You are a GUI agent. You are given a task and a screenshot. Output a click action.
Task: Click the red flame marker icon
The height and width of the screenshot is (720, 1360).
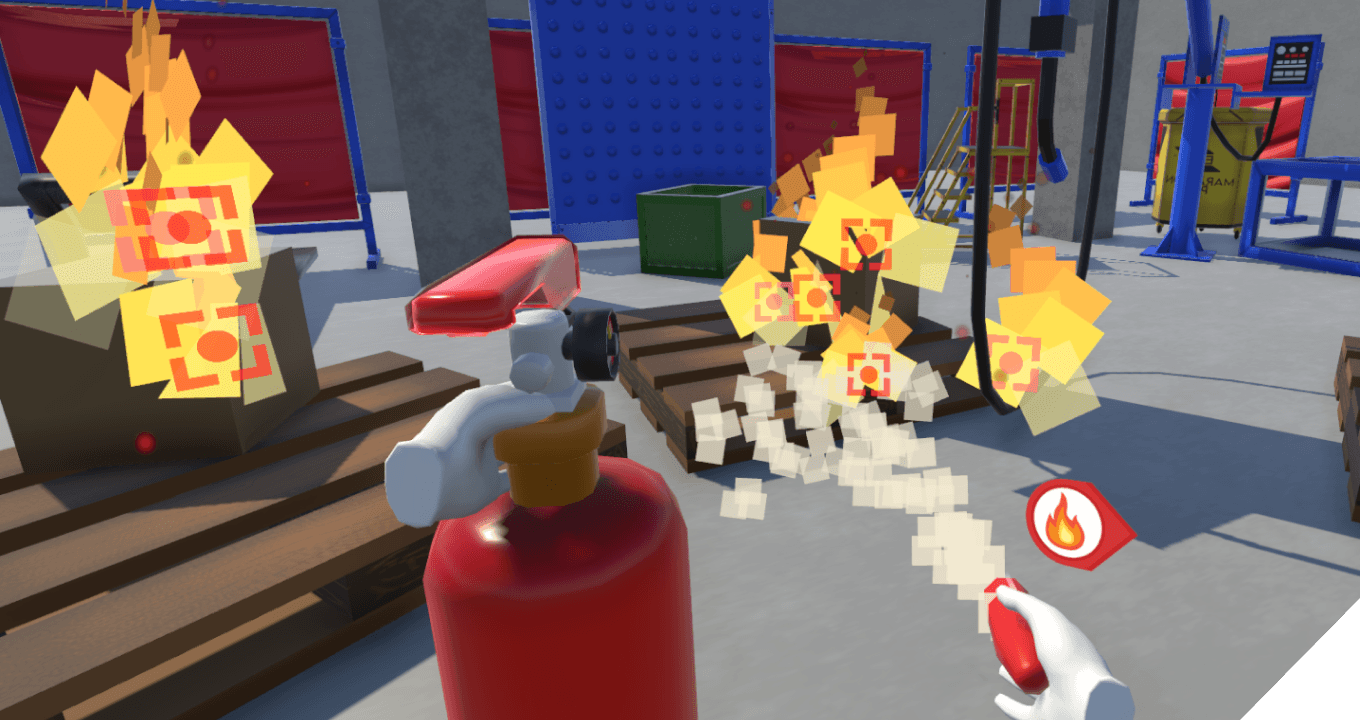coord(1066,524)
